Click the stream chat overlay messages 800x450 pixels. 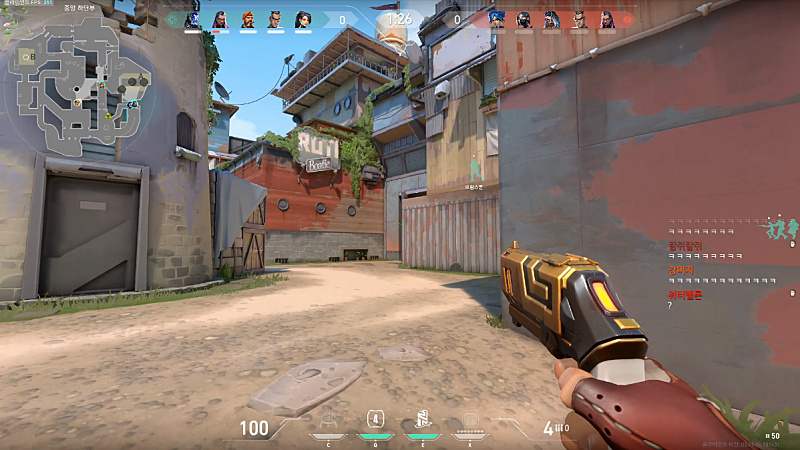[722, 262]
